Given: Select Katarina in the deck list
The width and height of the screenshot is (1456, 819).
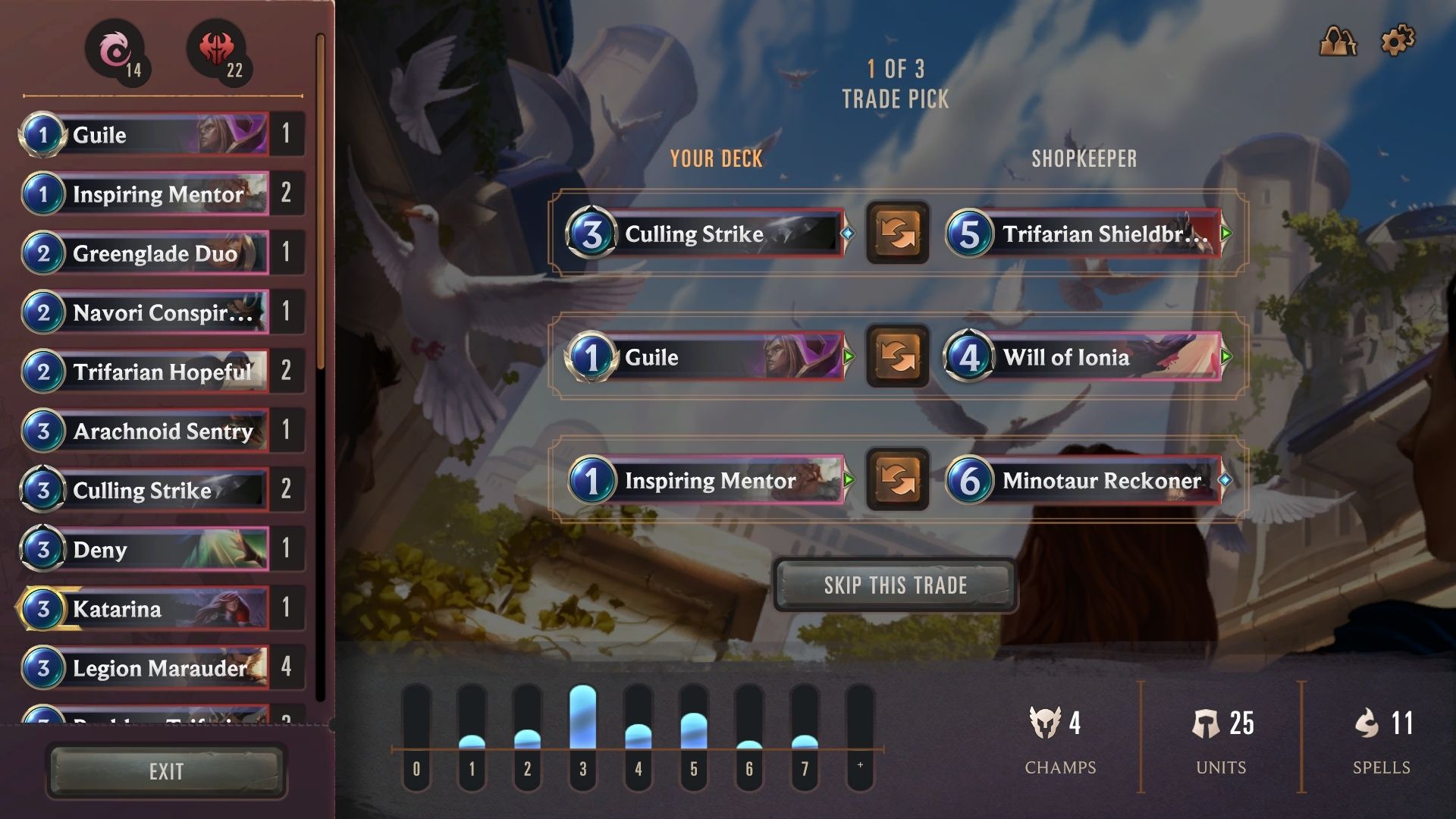Looking at the screenshot, I should (x=144, y=608).
